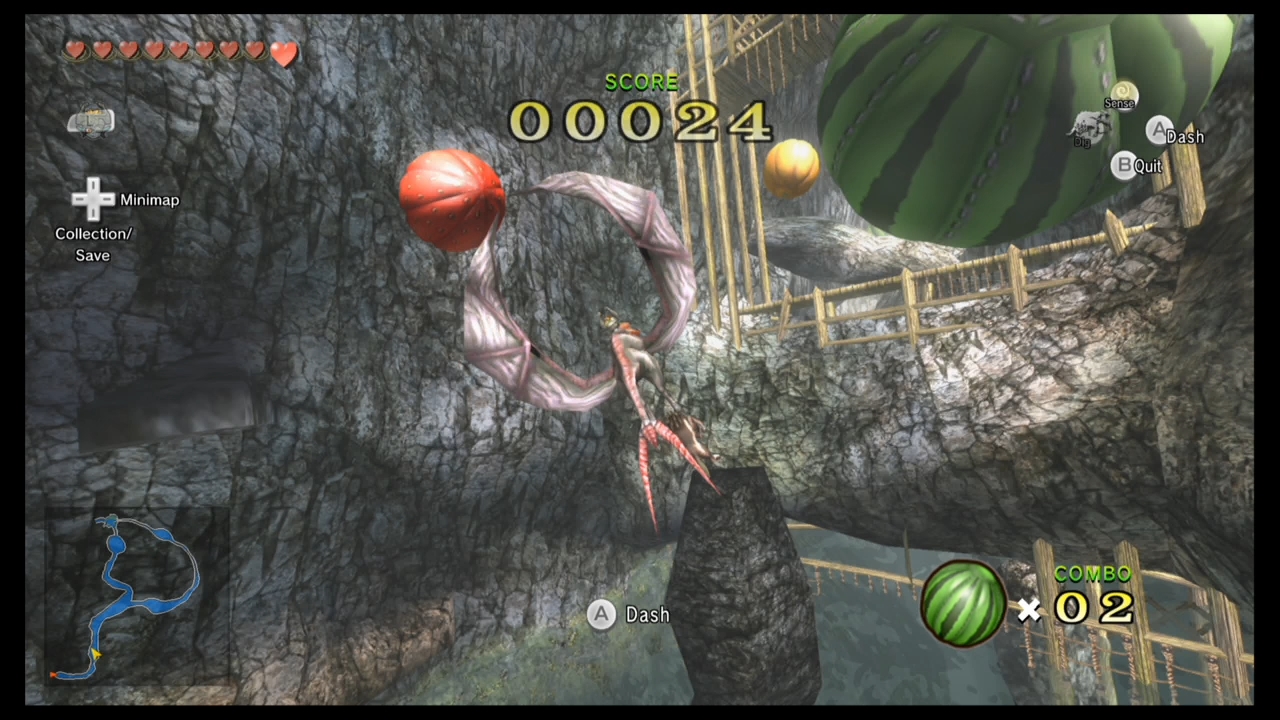
Task: Select the SCORE header text
Action: tap(641, 82)
